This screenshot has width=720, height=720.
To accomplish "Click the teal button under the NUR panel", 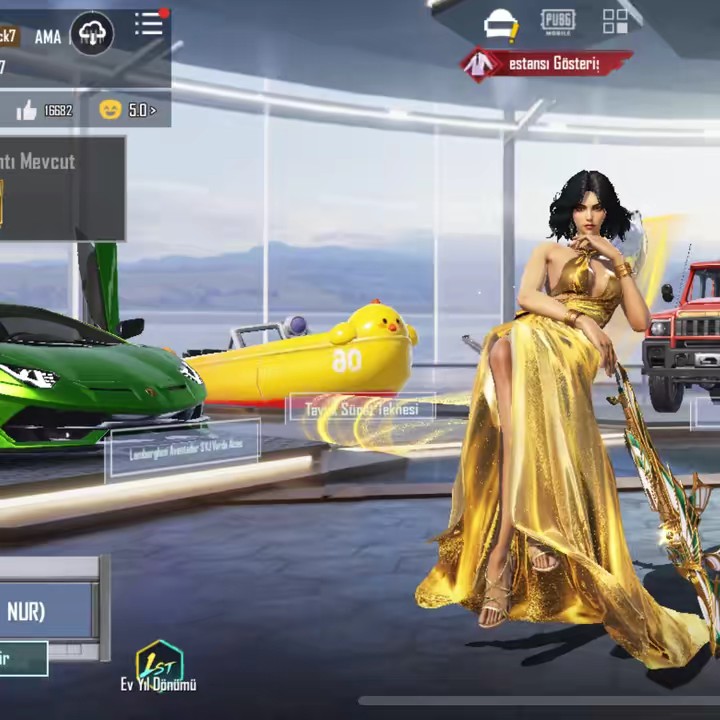I will [22, 659].
